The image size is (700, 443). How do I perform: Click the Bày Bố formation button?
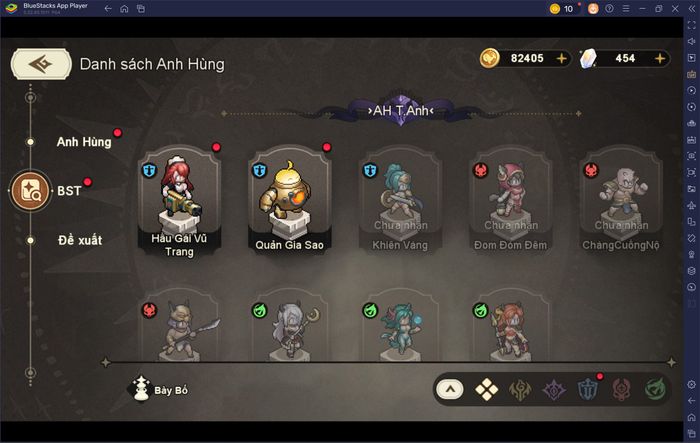point(160,389)
